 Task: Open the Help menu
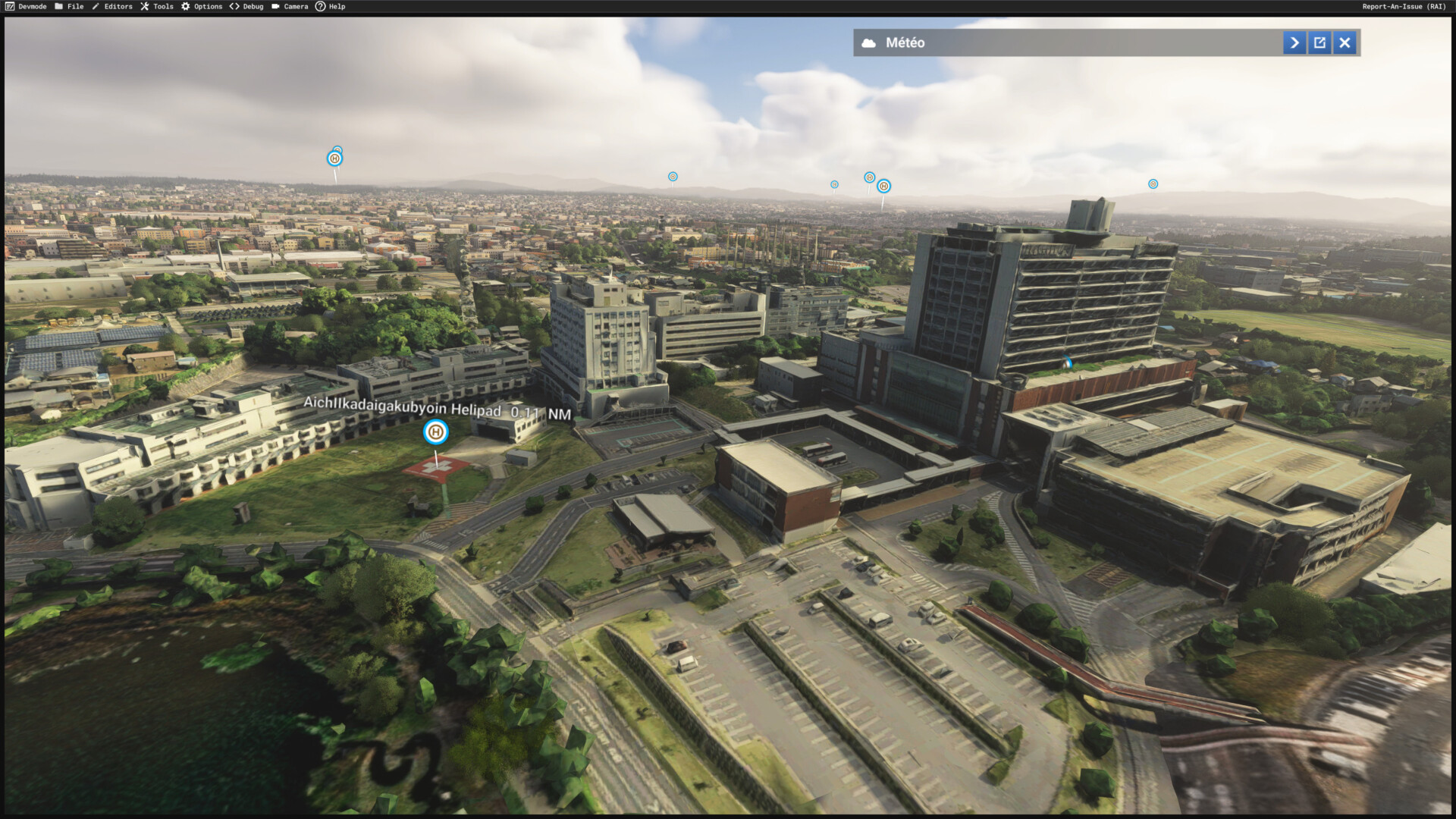(331, 7)
